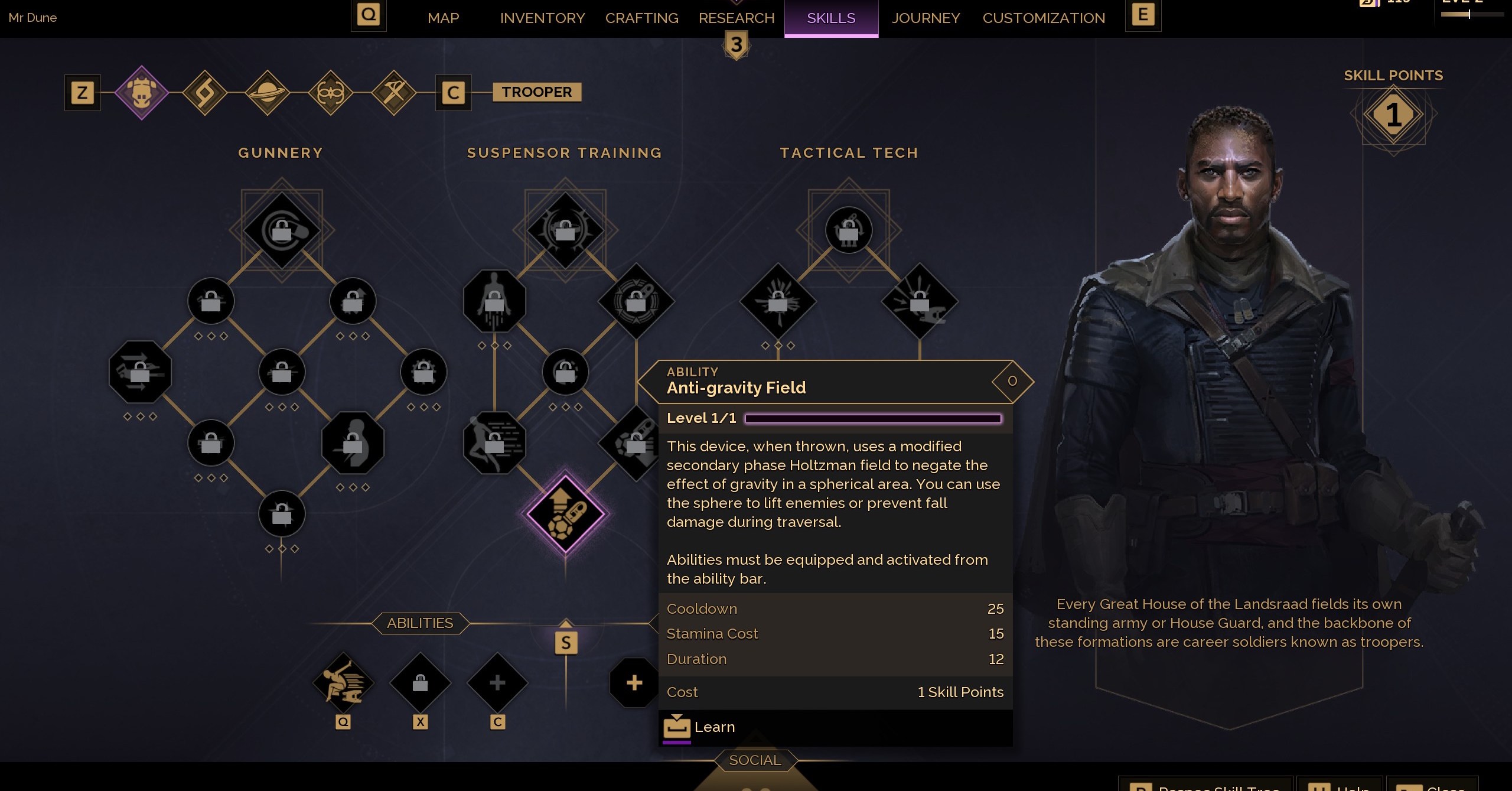
Task: Select the leftmost Gunnery skill node with arrows
Action: (x=140, y=372)
